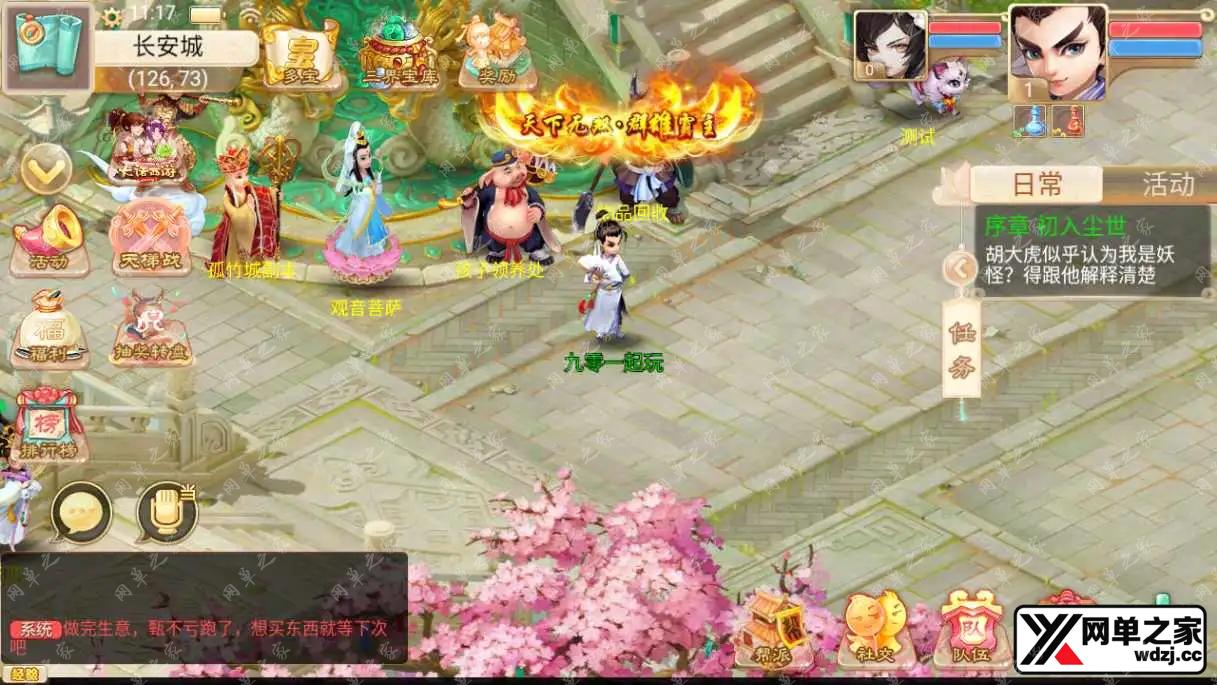Collapse the side menu with the arrow button
The image size is (1217, 685).
[x=46, y=170]
